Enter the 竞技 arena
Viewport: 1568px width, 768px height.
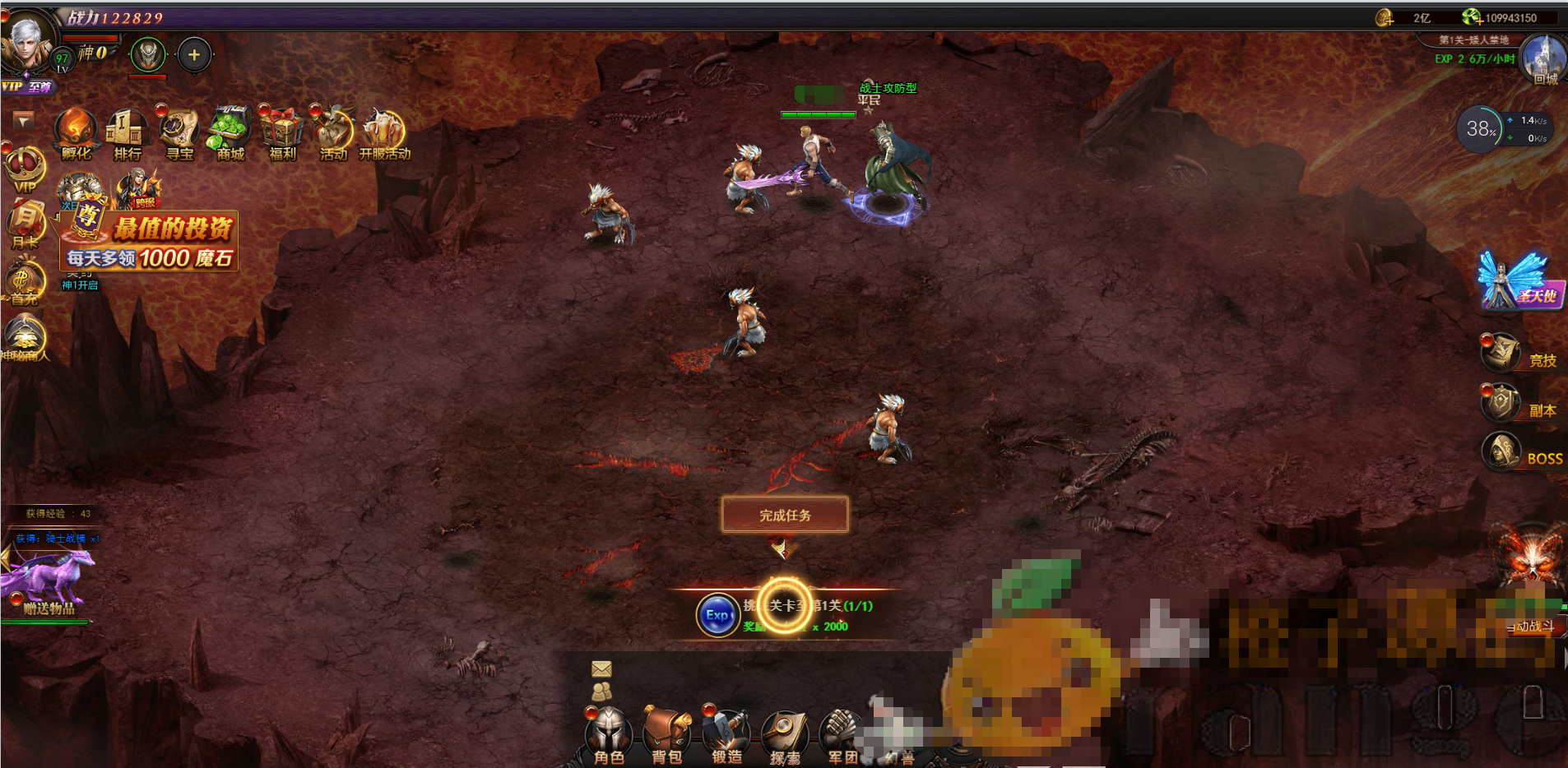coord(1519,354)
